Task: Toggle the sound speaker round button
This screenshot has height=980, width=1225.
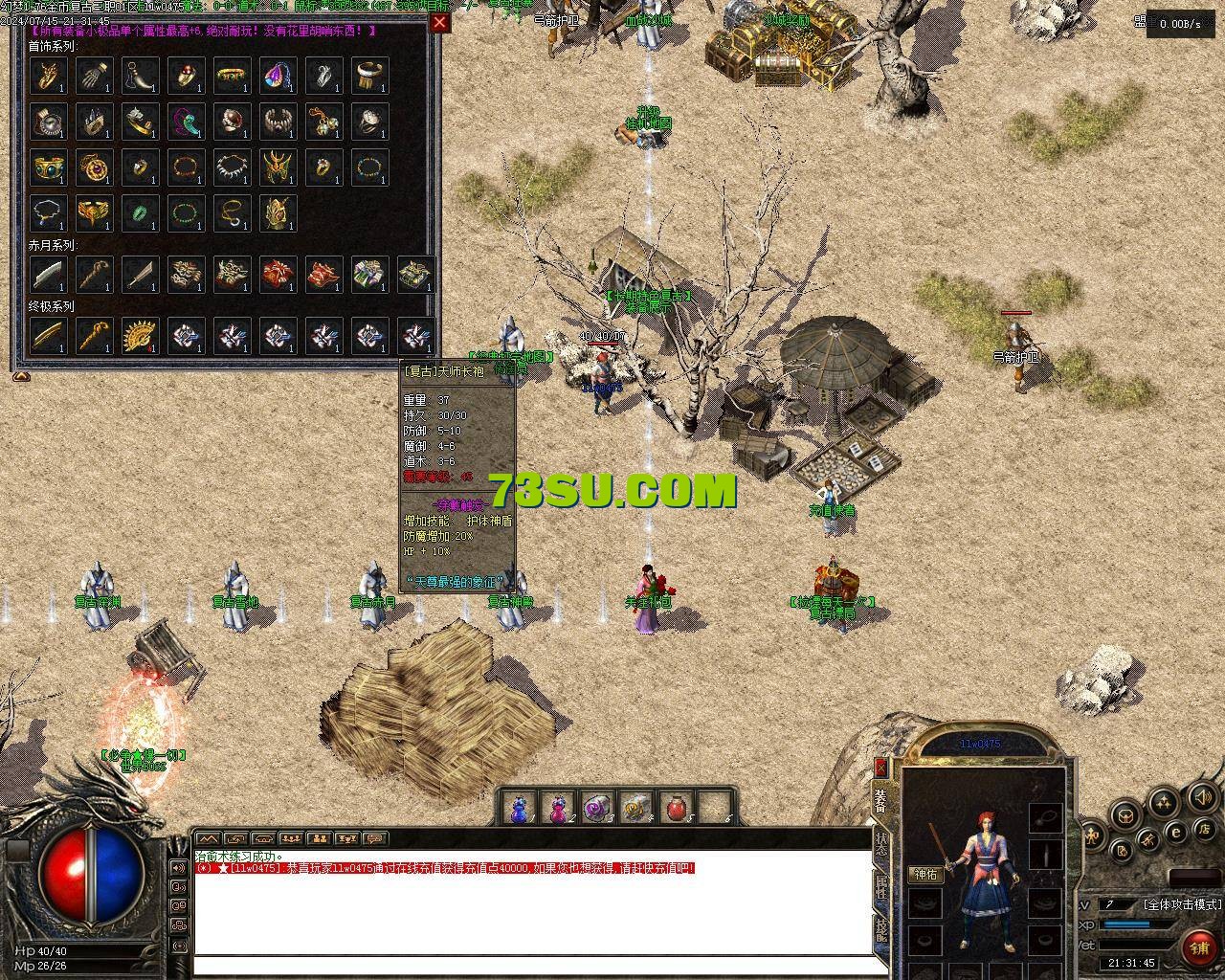Action: (1202, 797)
